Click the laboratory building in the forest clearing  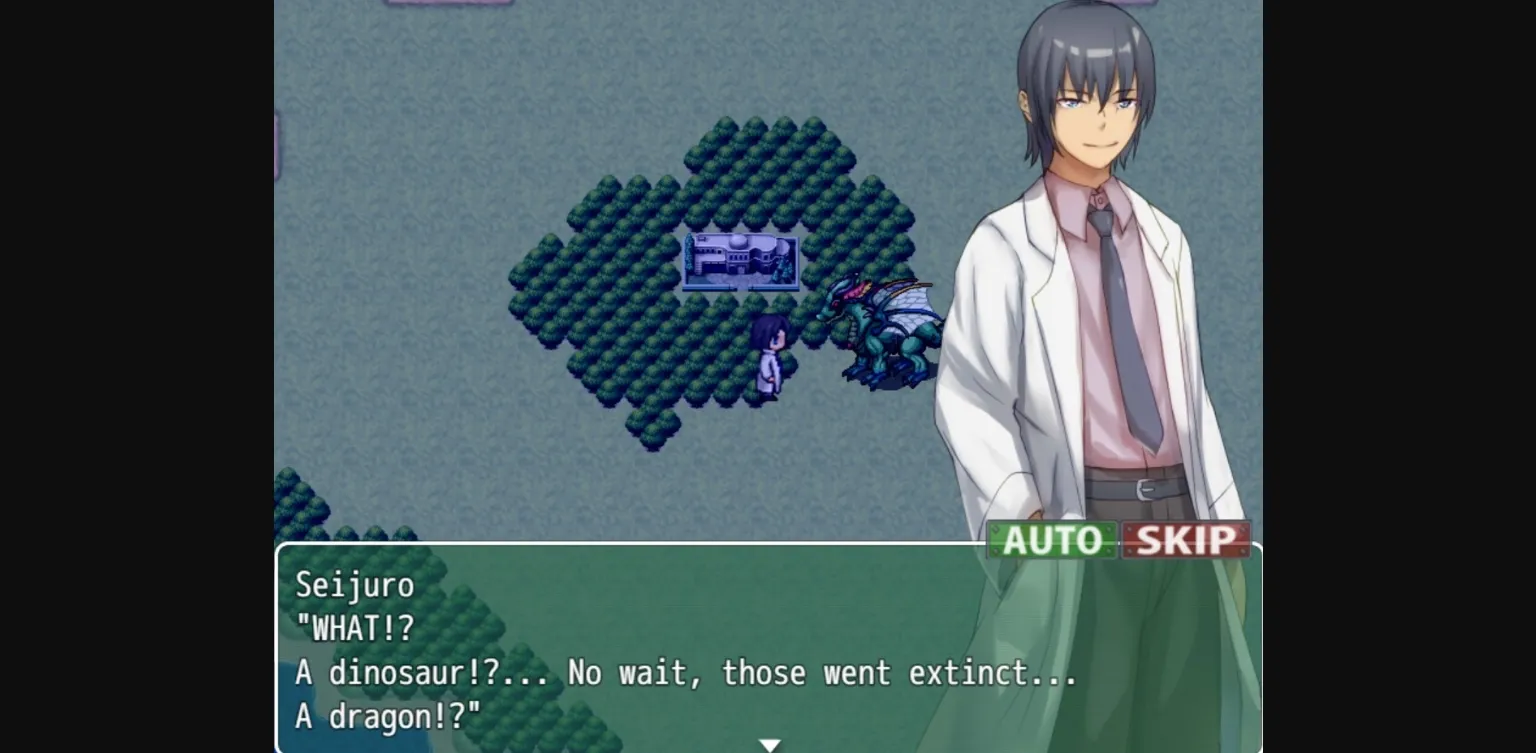(740, 262)
